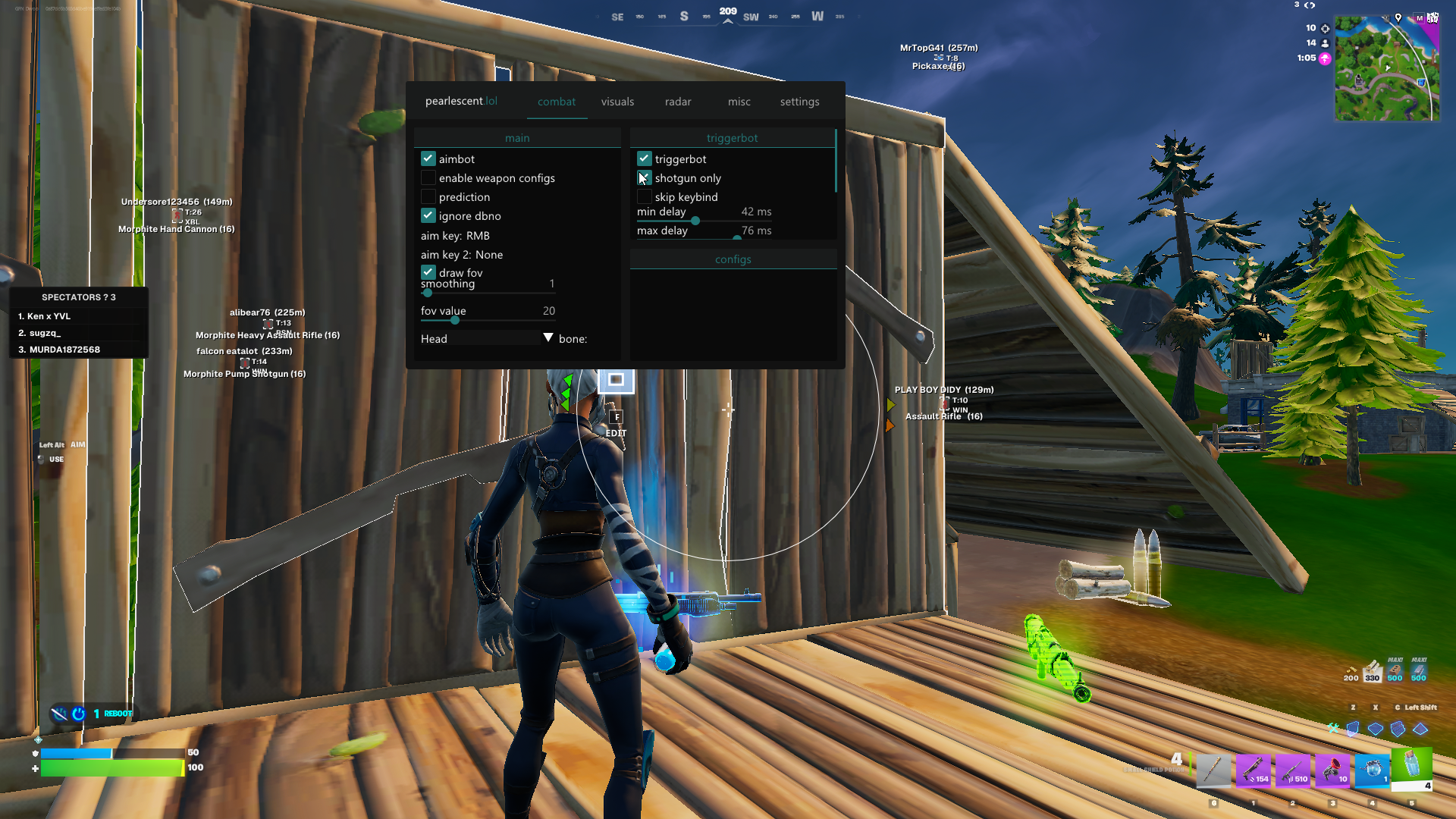This screenshot has width=1456, height=819.
Task: Select the assault rifle in hotbar slot 2
Action: (1293, 771)
